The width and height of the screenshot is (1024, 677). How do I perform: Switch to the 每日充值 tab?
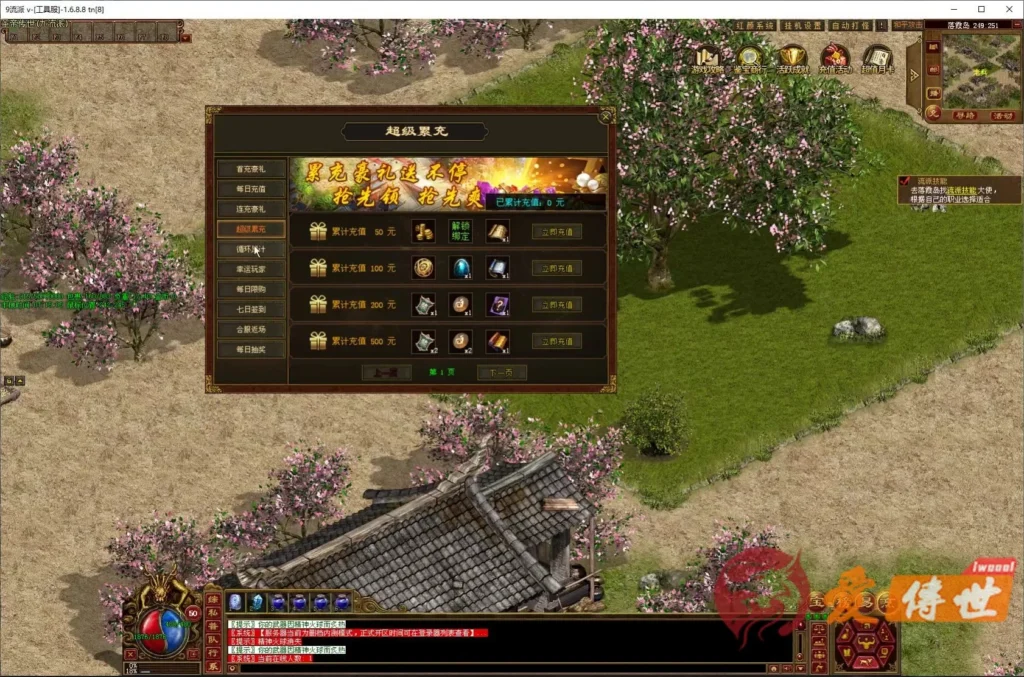coord(251,189)
